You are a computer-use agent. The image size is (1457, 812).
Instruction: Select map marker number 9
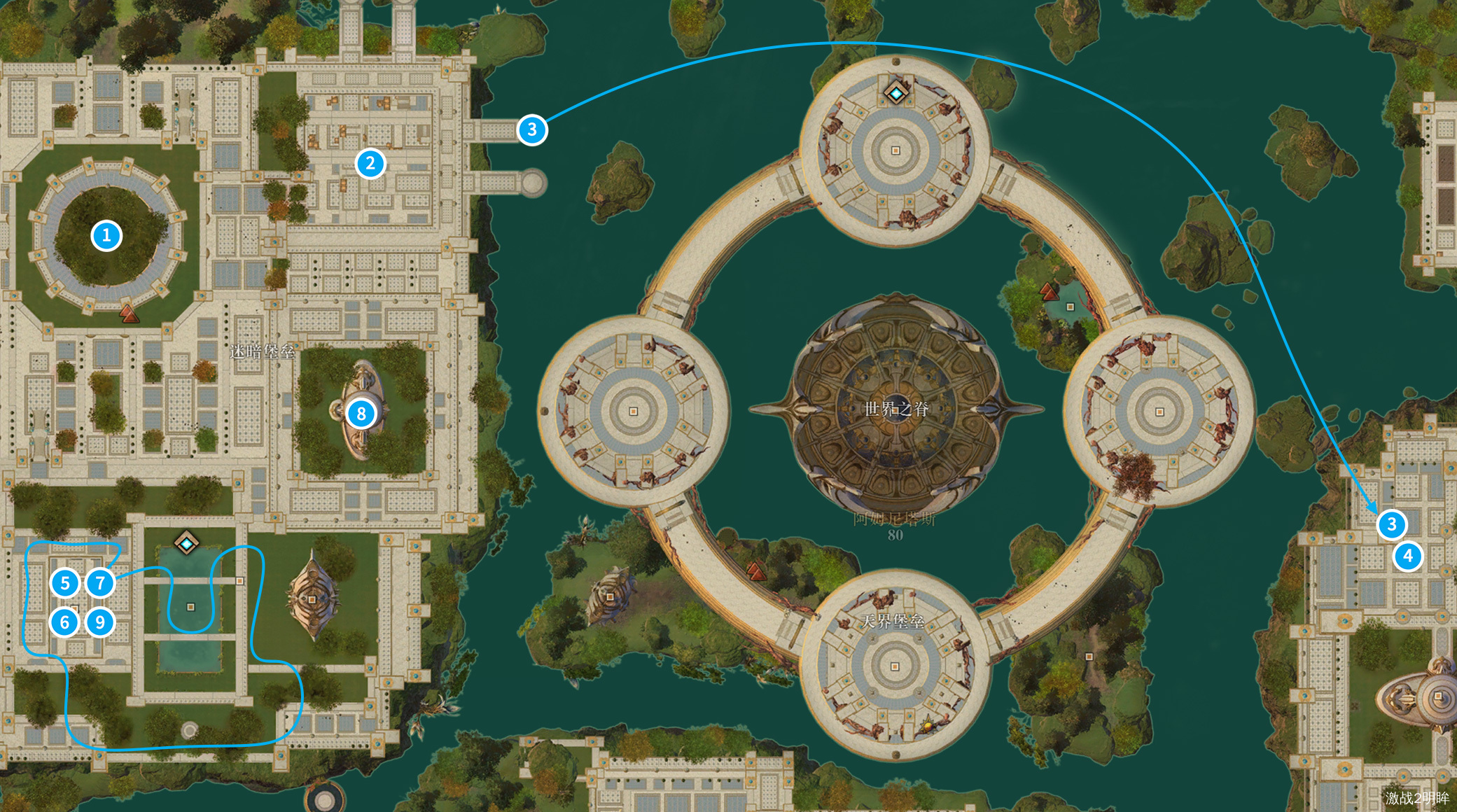tap(100, 622)
